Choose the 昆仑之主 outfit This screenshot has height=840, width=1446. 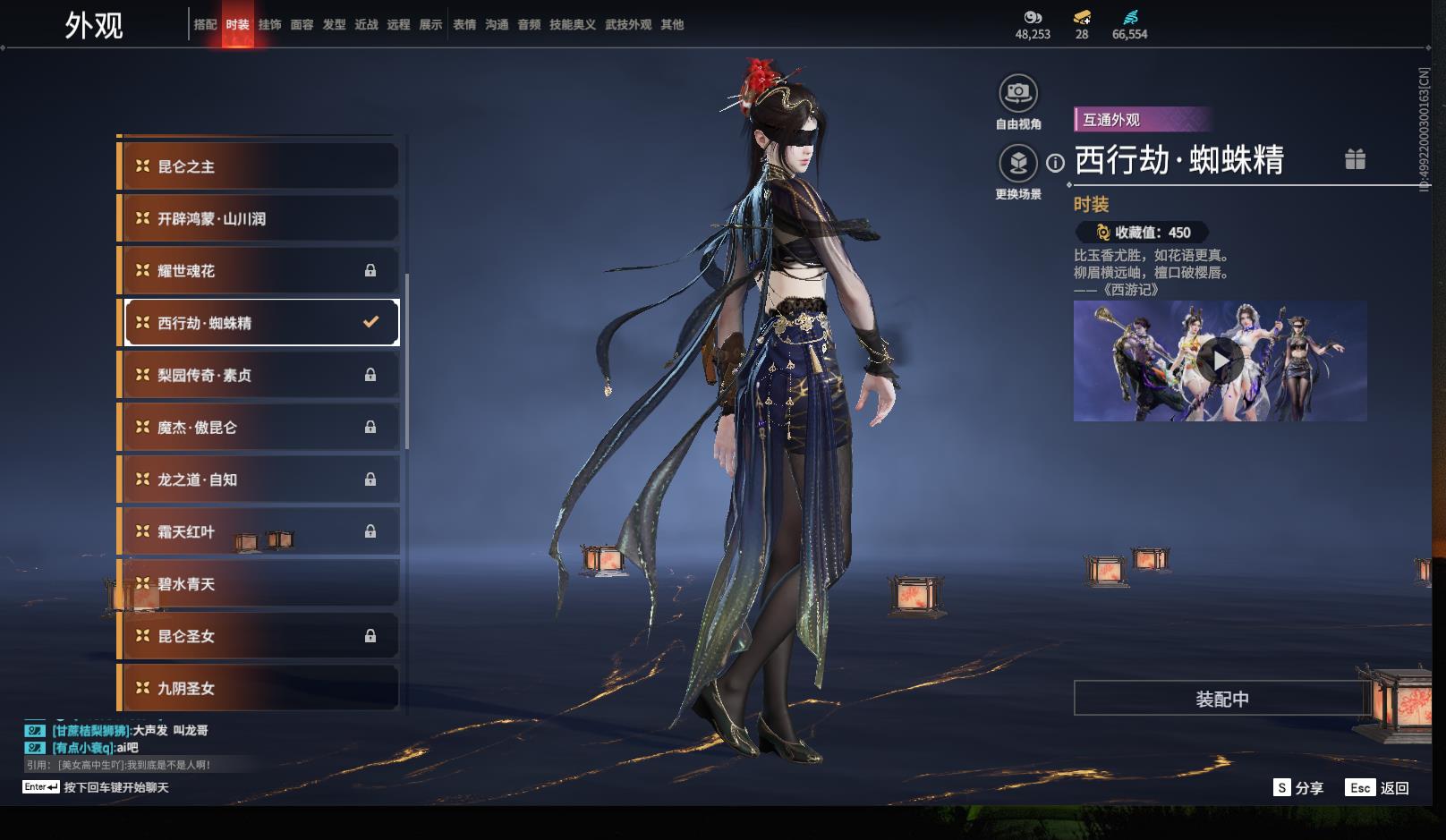coord(259,166)
